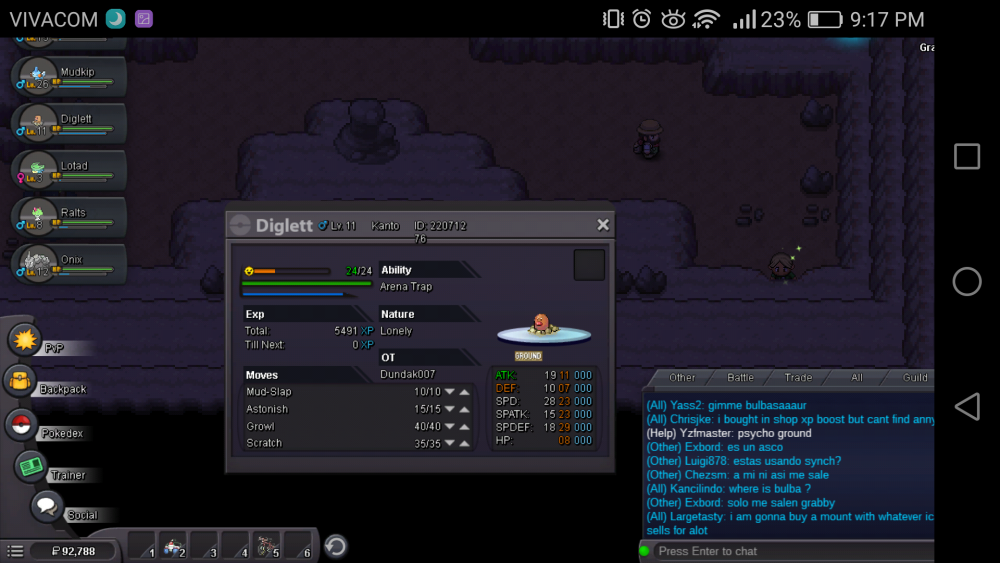Screen dimensions: 1000x563
Task: Open the Social menu
Action: (47, 506)
